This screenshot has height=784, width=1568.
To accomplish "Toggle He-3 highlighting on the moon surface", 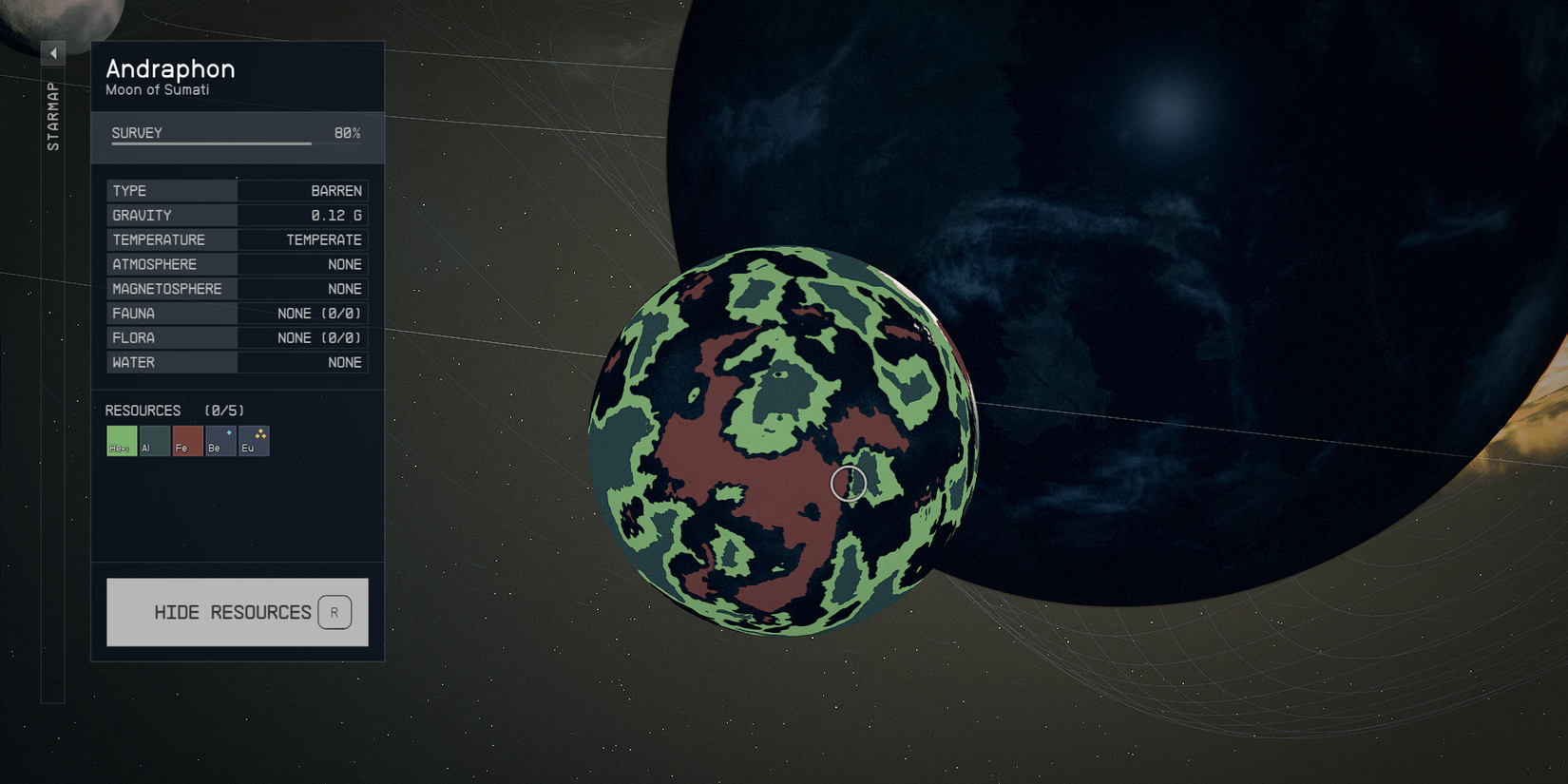I will tap(121, 440).
